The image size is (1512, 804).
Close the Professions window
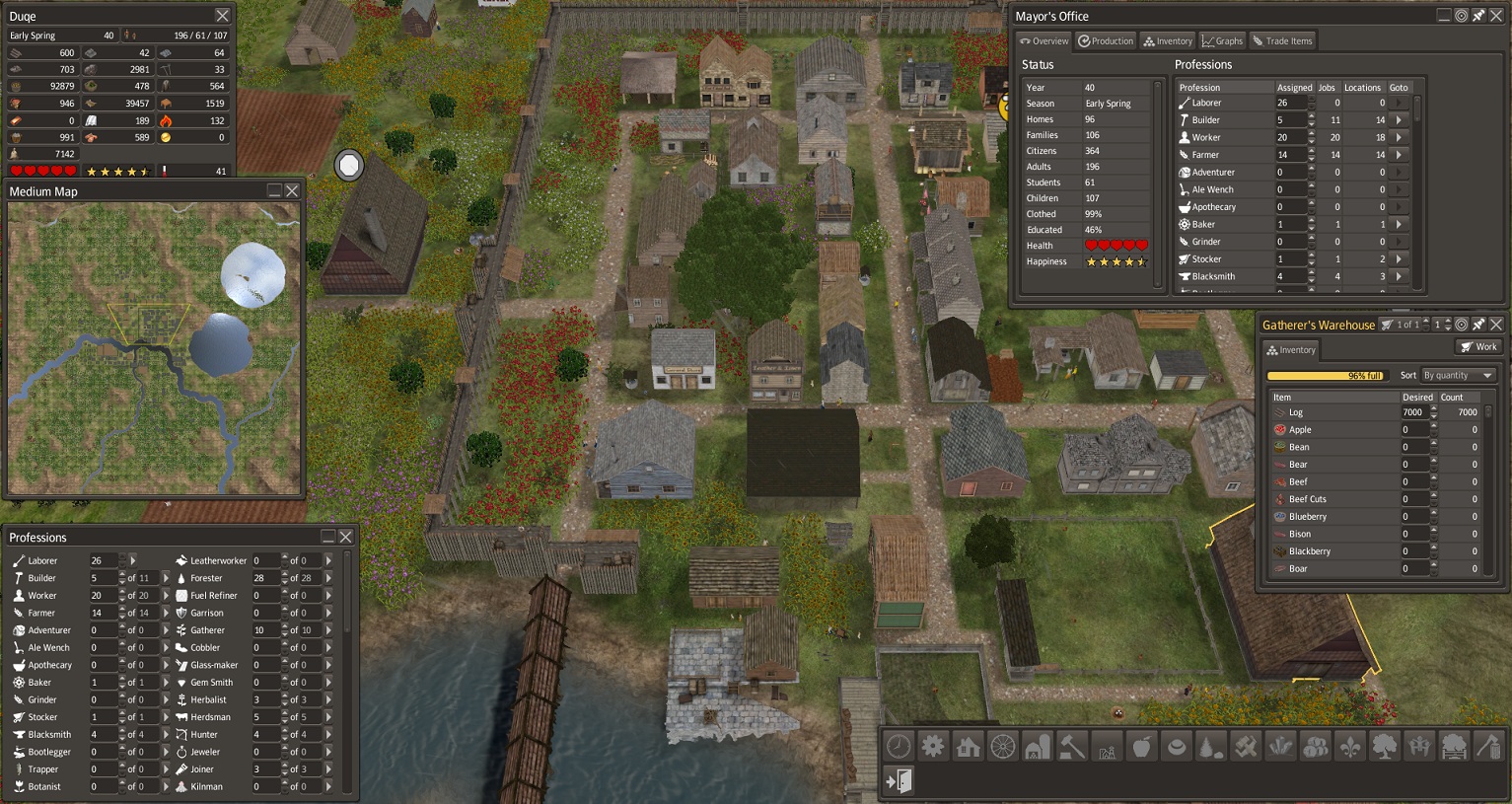click(x=346, y=537)
